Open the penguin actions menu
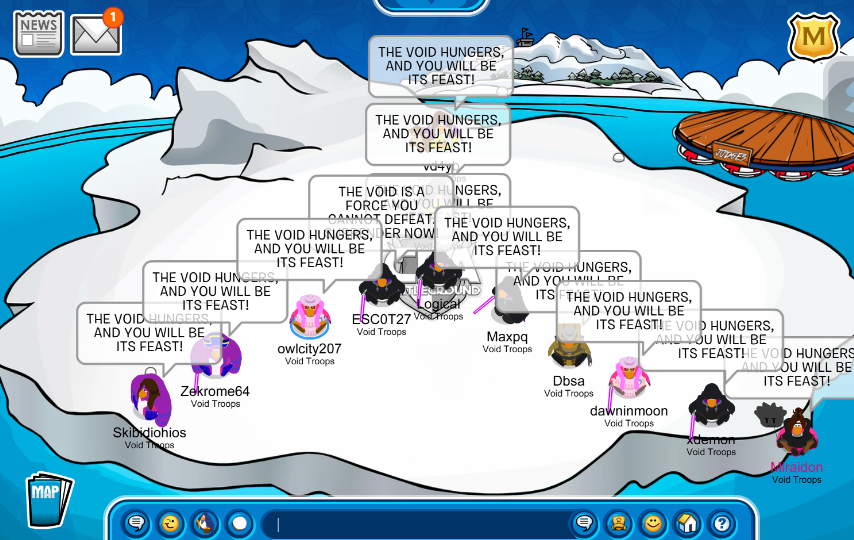This screenshot has height=540, width=854. [x=204, y=523]
